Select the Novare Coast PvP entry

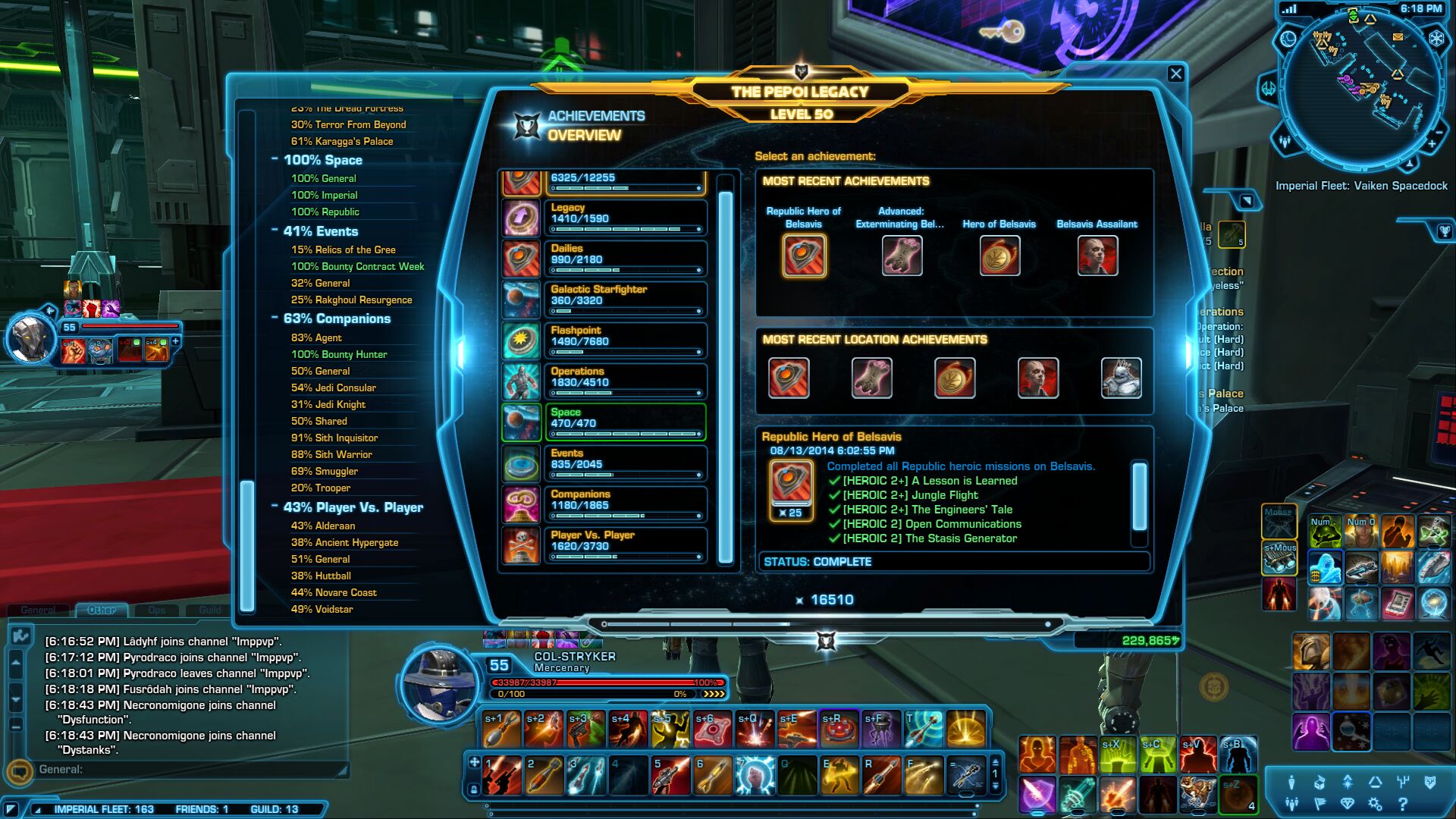point(334,592)
